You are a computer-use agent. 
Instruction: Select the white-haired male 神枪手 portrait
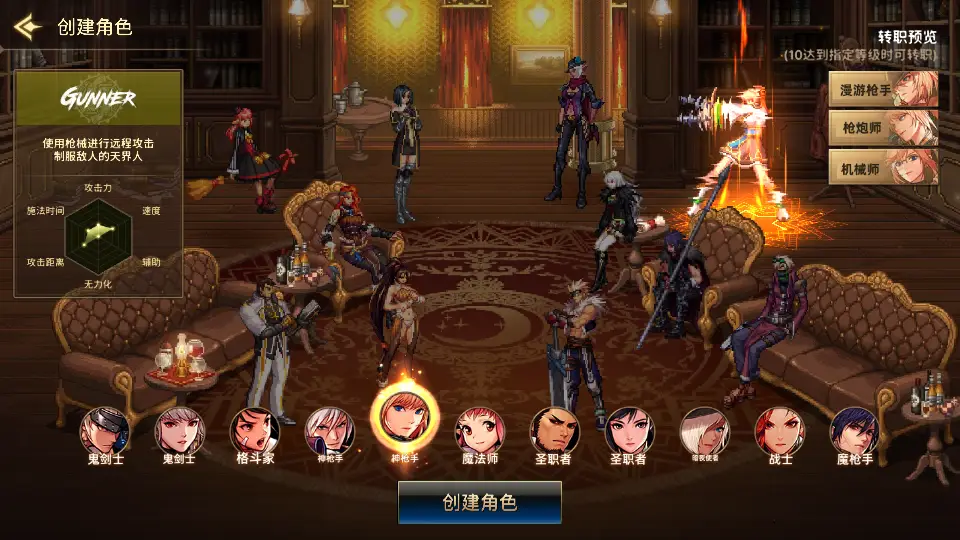(329, 430)
